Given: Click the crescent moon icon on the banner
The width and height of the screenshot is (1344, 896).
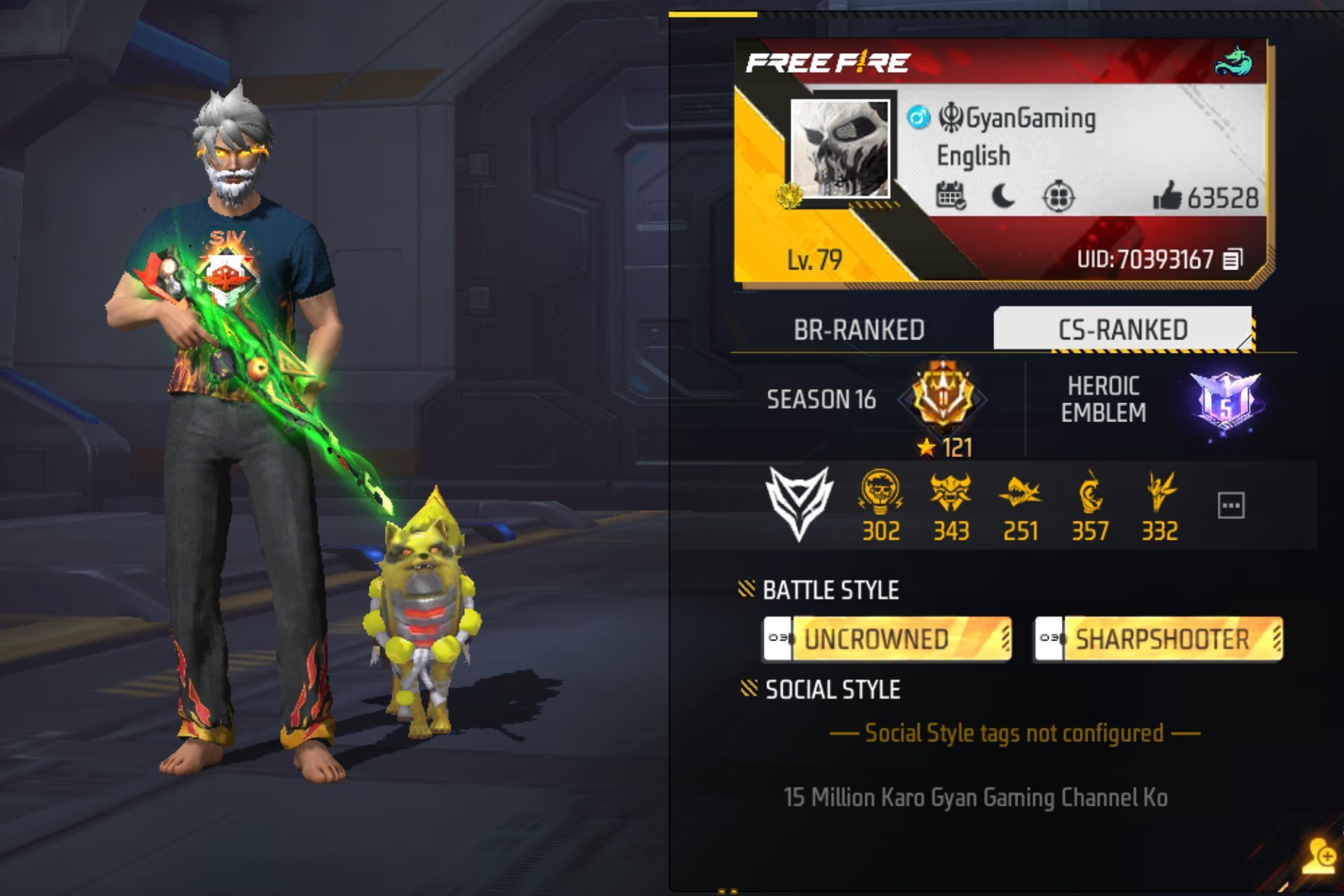Looking at the screenshot, I should [x=1003, y=197].
